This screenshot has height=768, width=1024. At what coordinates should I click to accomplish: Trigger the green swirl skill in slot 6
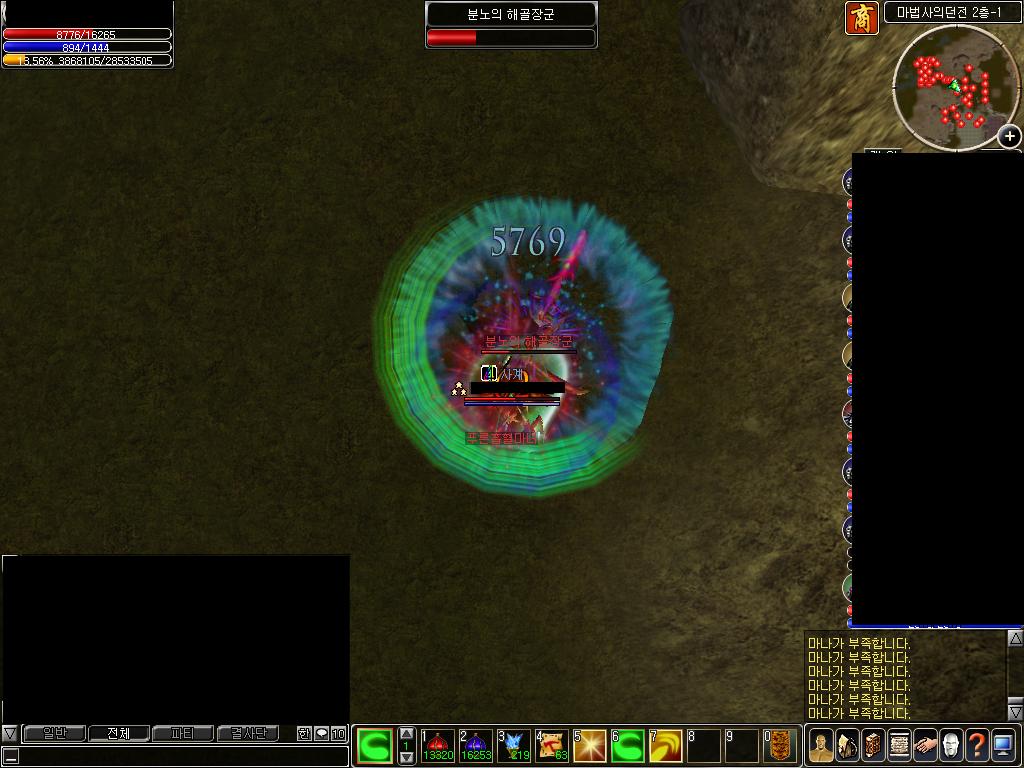(x=628, y=745)
